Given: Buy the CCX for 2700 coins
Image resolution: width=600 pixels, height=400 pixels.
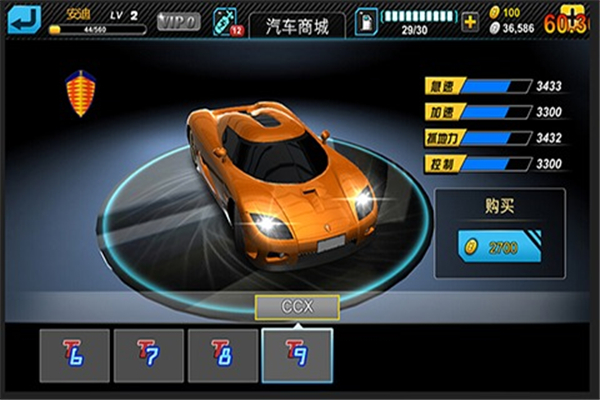Looking at the screenshot, I should coord(499,247).
